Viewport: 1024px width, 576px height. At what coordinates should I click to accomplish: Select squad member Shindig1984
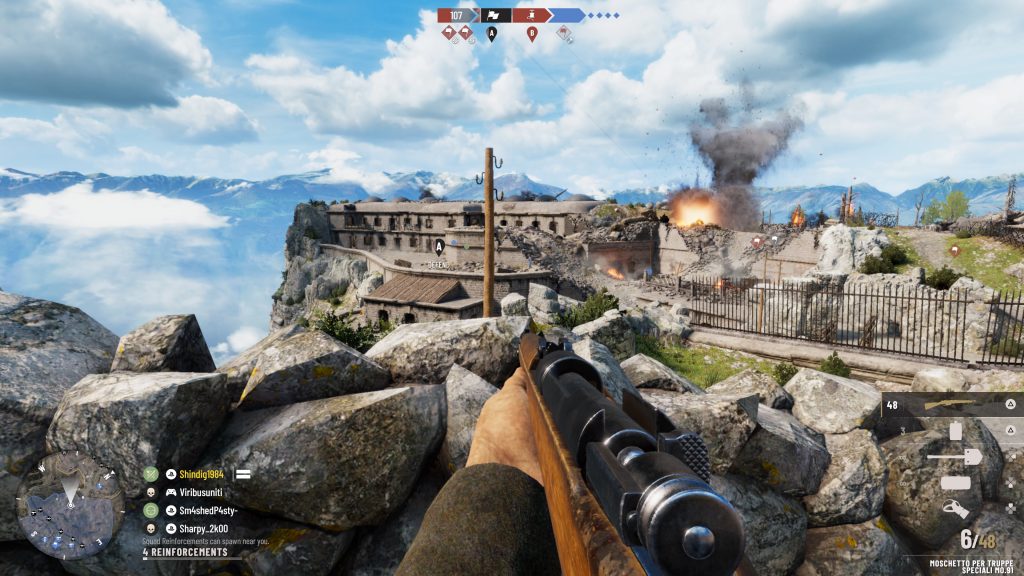click(x=206, y=474)
